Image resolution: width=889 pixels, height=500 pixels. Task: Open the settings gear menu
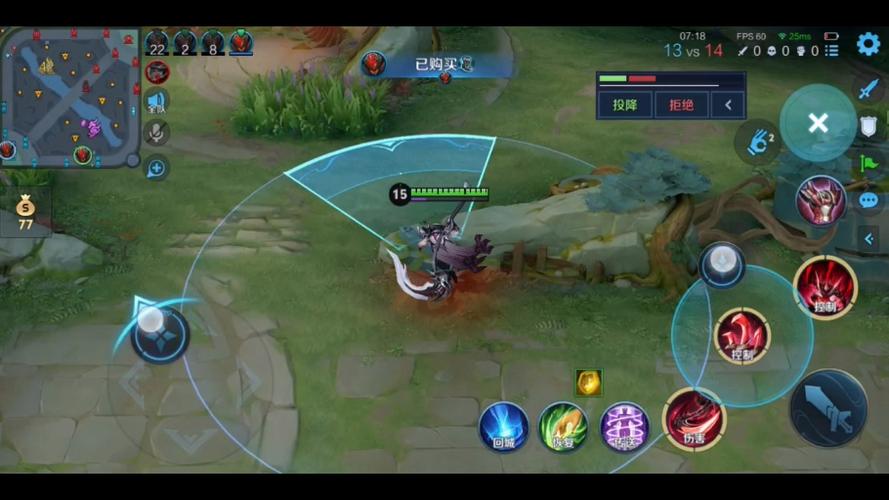point(868,44)
